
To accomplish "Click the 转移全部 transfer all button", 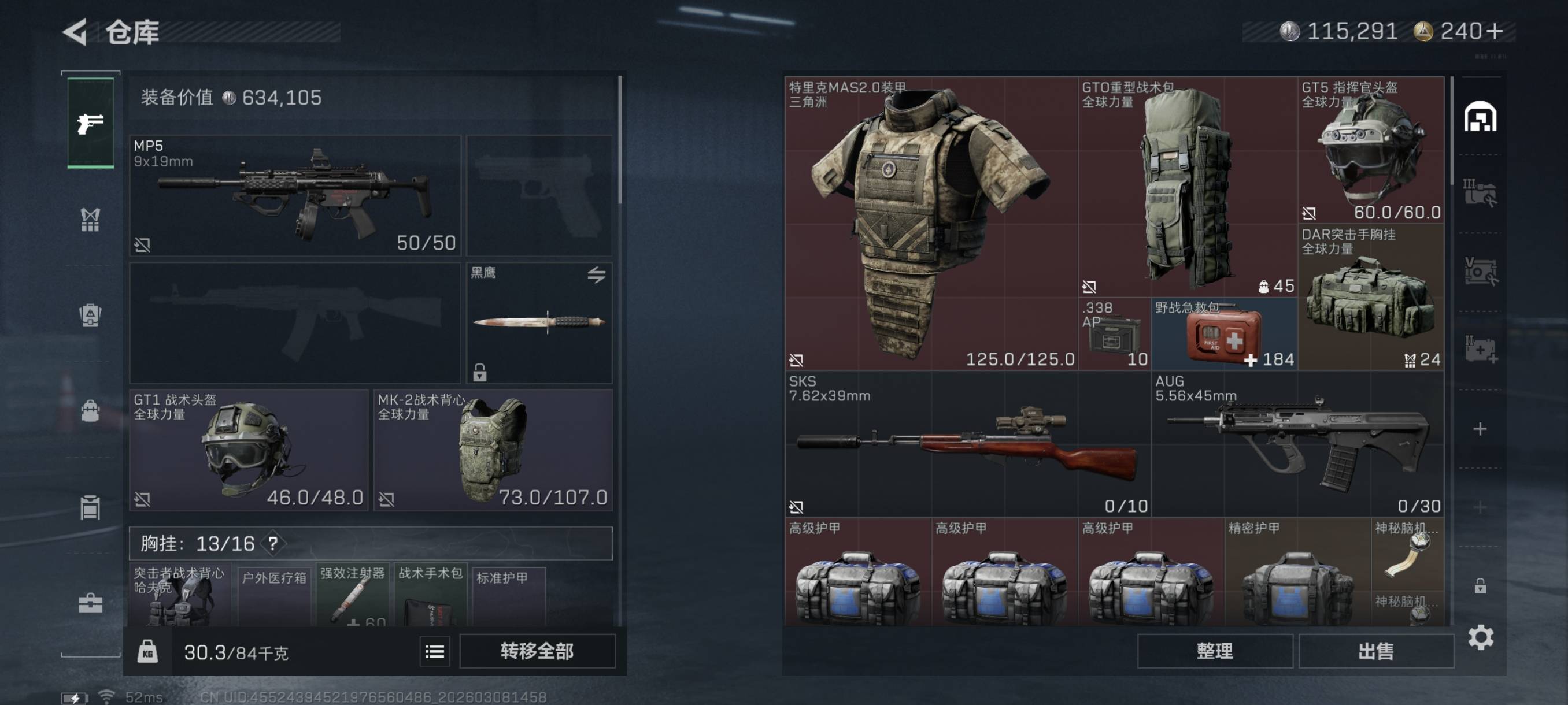I will tap(537, 651).
